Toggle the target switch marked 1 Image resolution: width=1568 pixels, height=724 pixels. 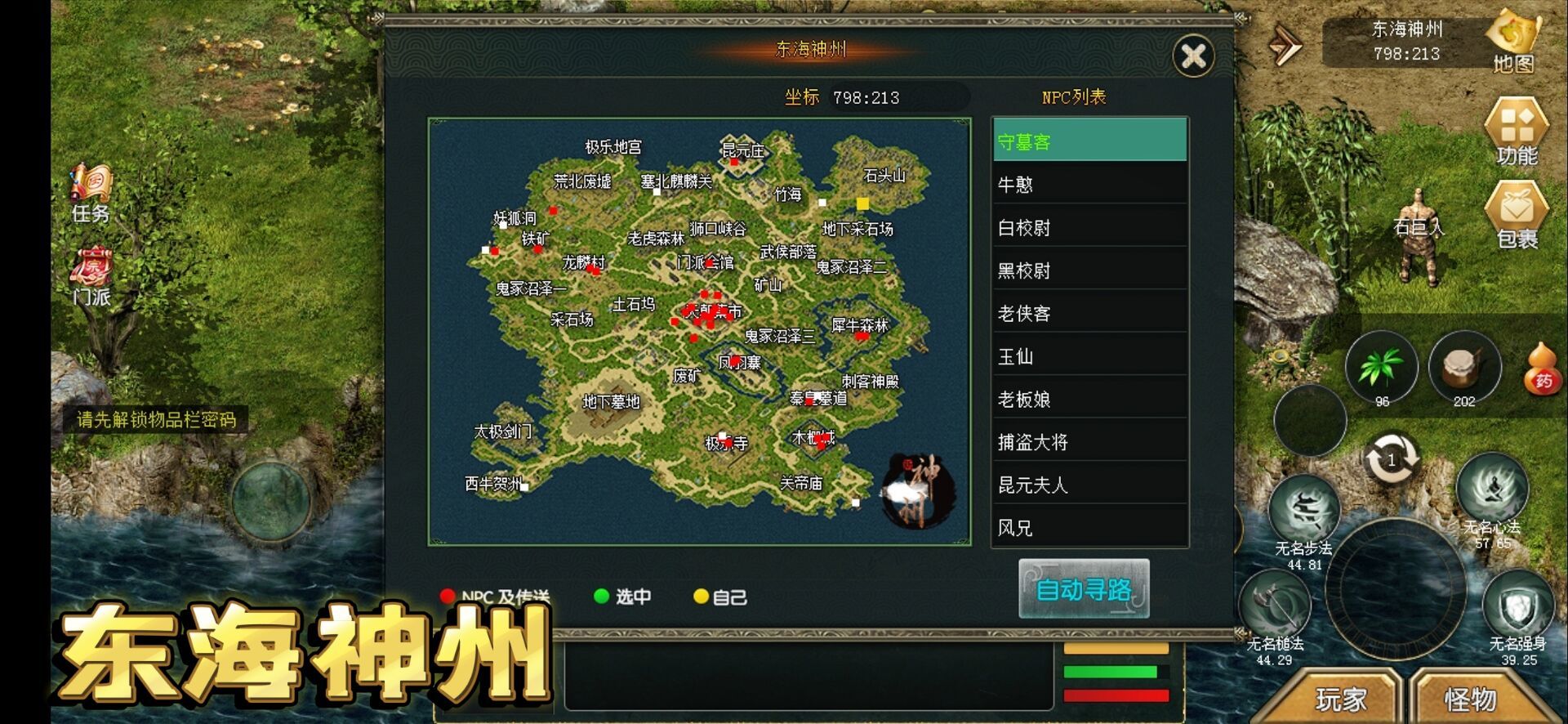click(1392, 459)
